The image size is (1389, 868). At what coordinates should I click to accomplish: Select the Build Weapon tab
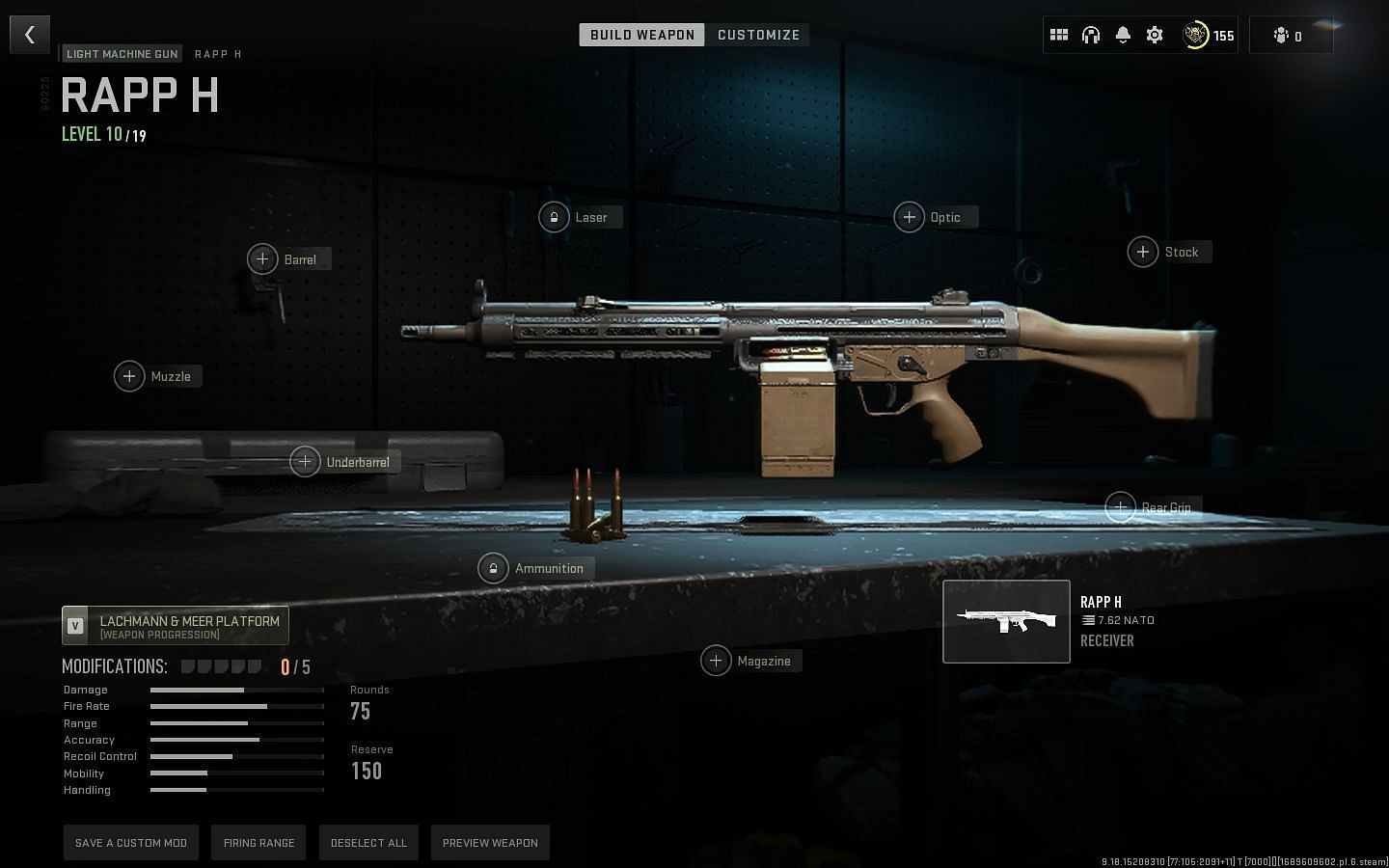pos(641,35)
